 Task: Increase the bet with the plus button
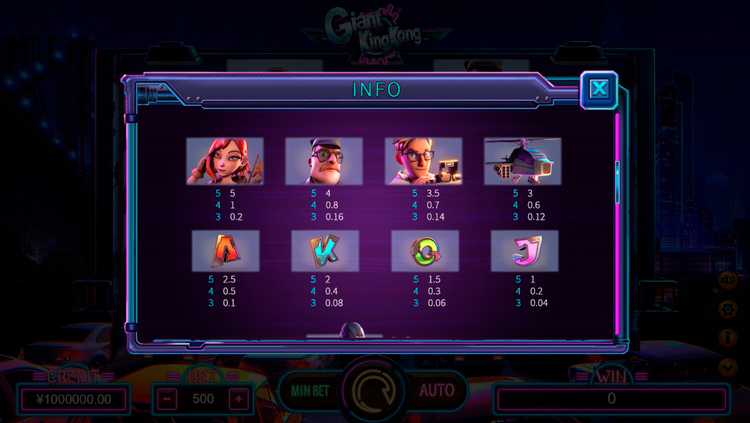(x=238, y=398)
